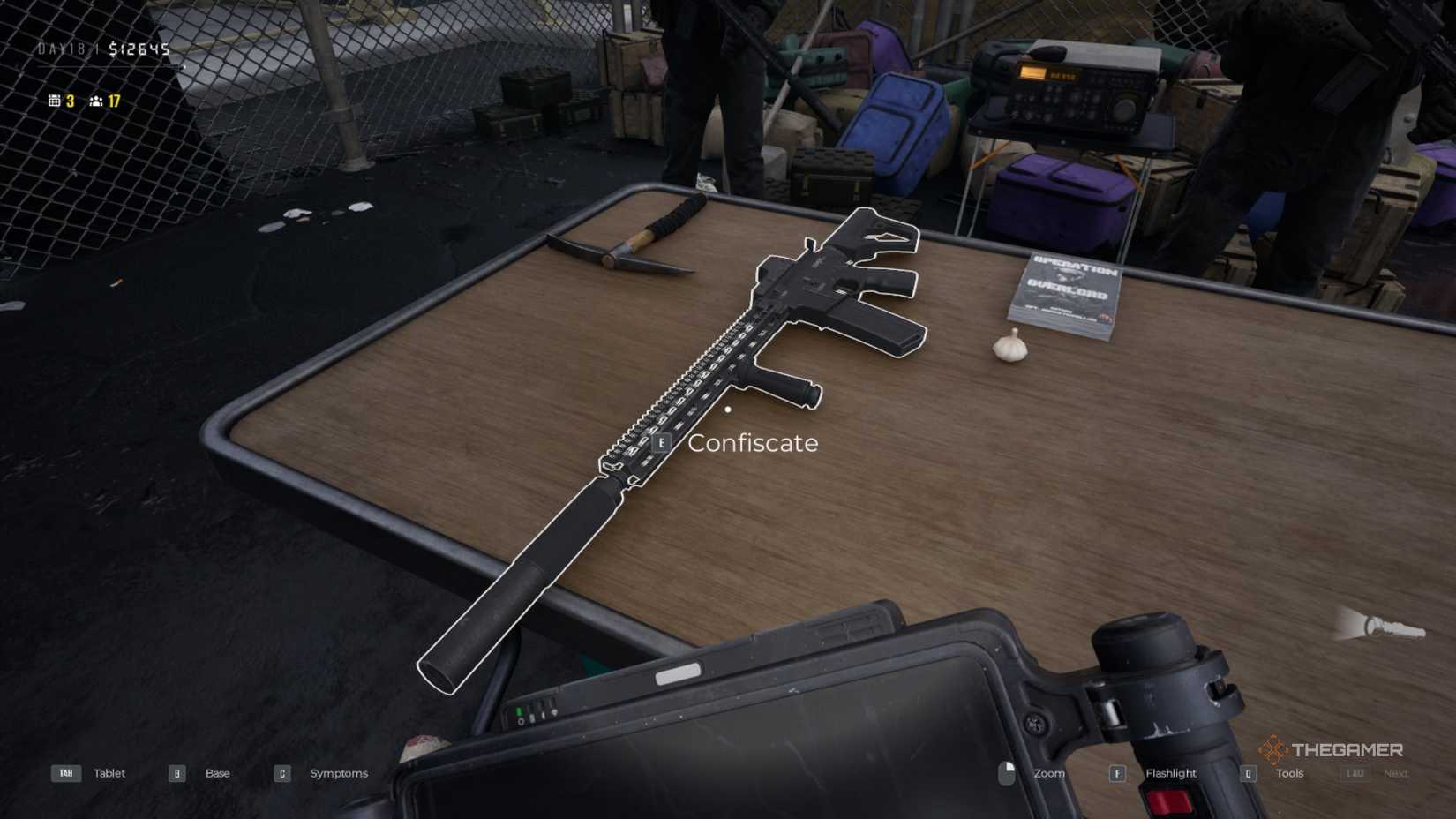The width and height of the screenshot is (1456, 819).
Task: Click the F keybind icon beside Flashlight
Action: (x=1117, y=773)
